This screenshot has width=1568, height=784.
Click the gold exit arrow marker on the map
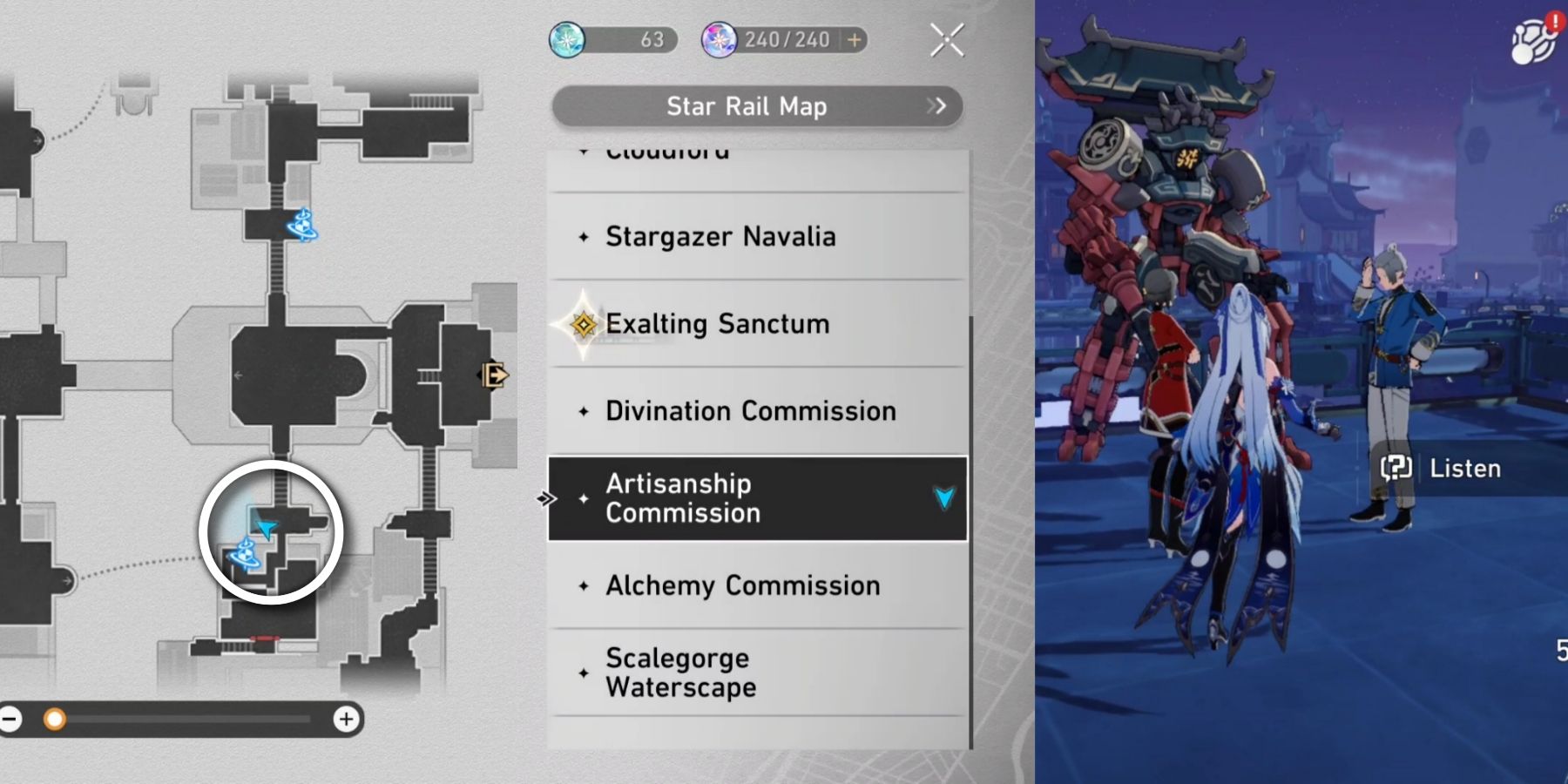click(x=493, y=375)
